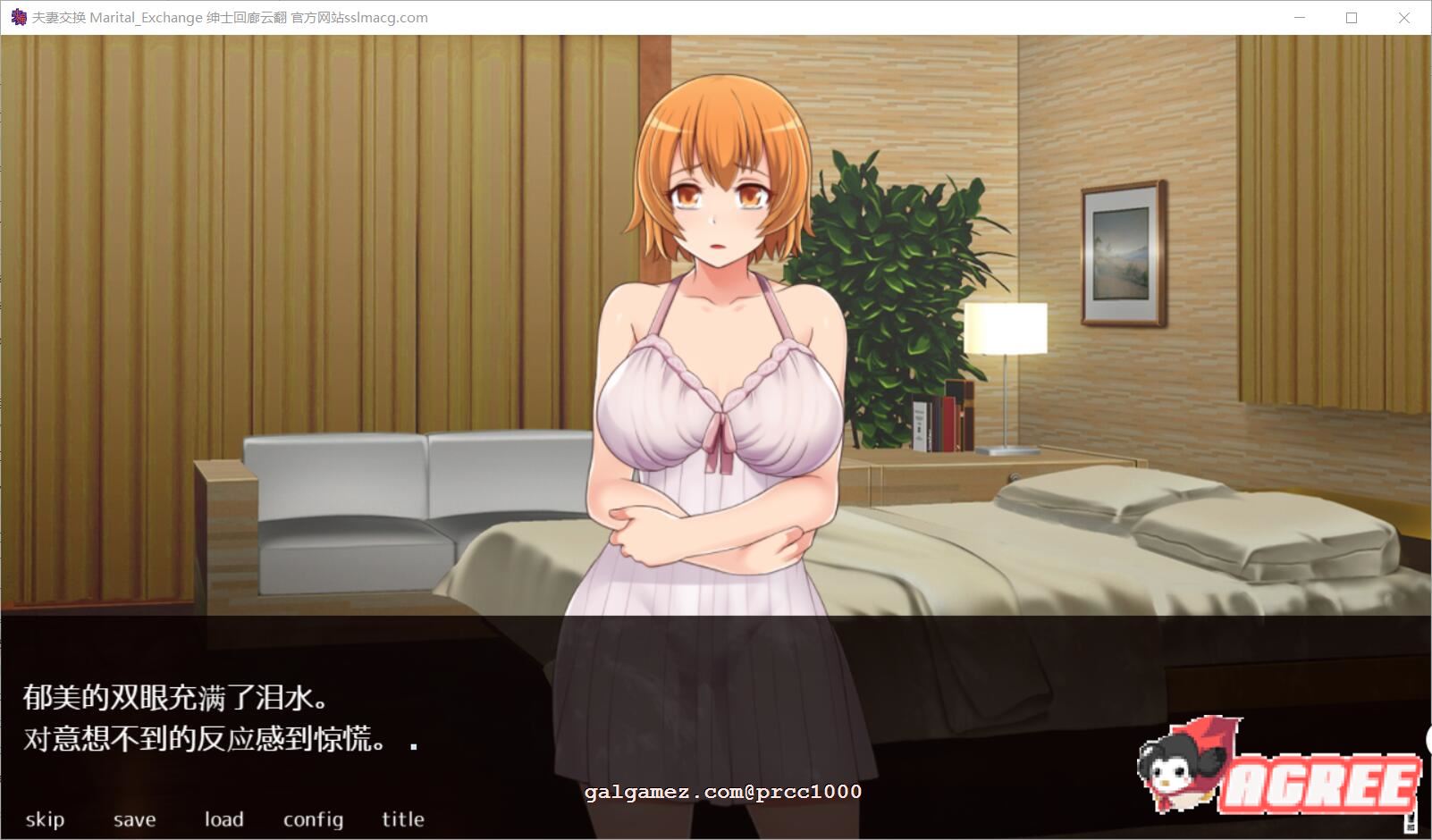
Task: Maximize the game window
Action: [x=1352, y=18]
